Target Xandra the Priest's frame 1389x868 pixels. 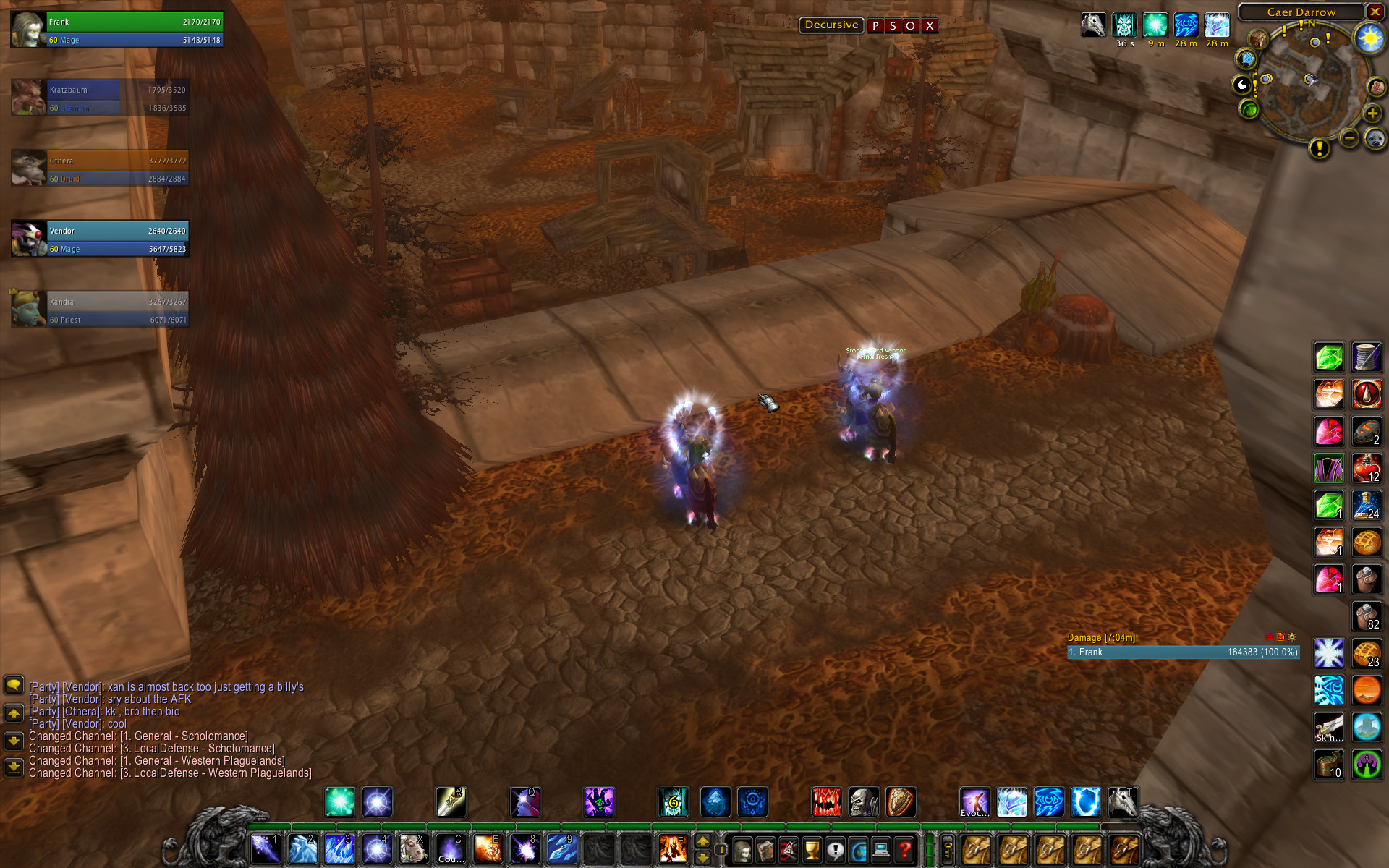click(x=101, y=310)
